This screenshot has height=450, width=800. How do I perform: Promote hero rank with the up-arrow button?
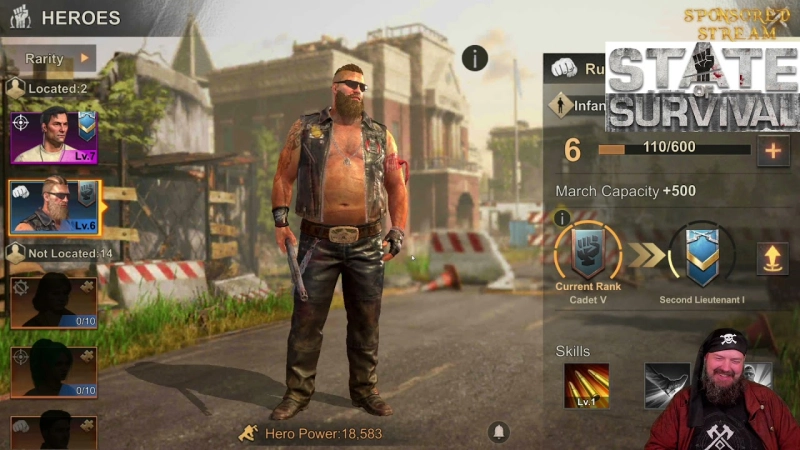[x=771, y=258]
